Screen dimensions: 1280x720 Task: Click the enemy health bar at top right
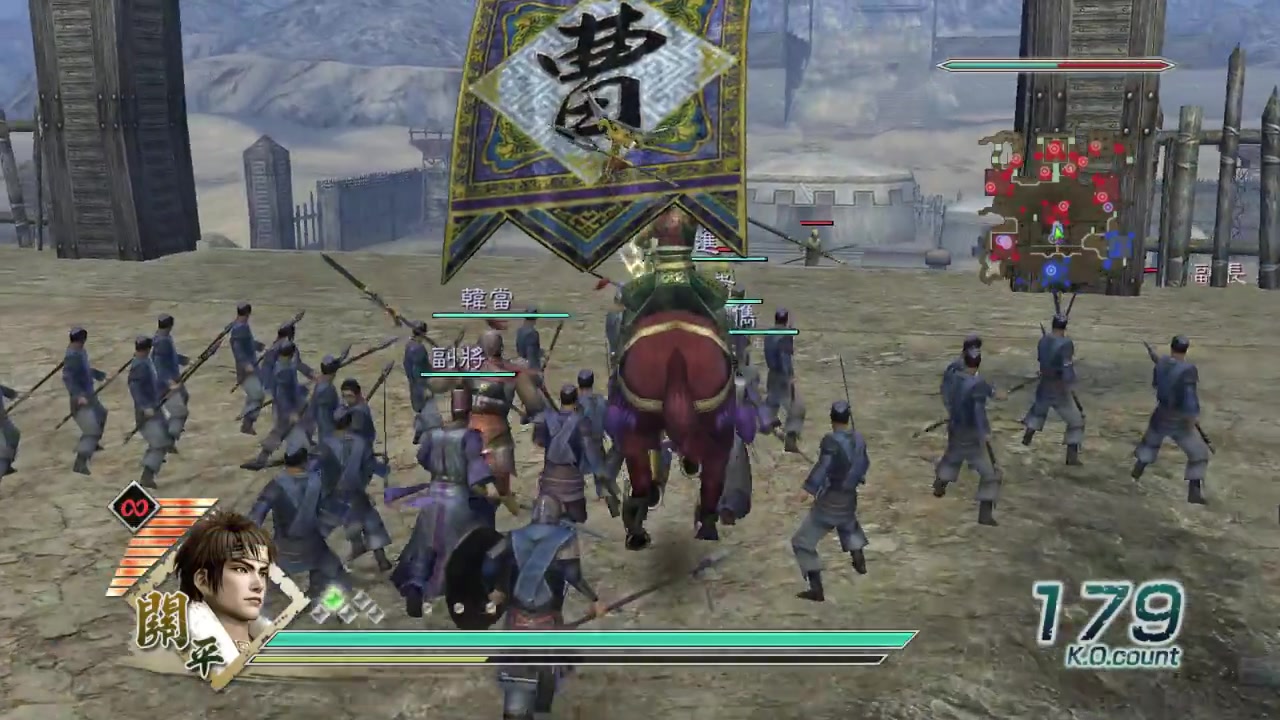point(1060,65)
